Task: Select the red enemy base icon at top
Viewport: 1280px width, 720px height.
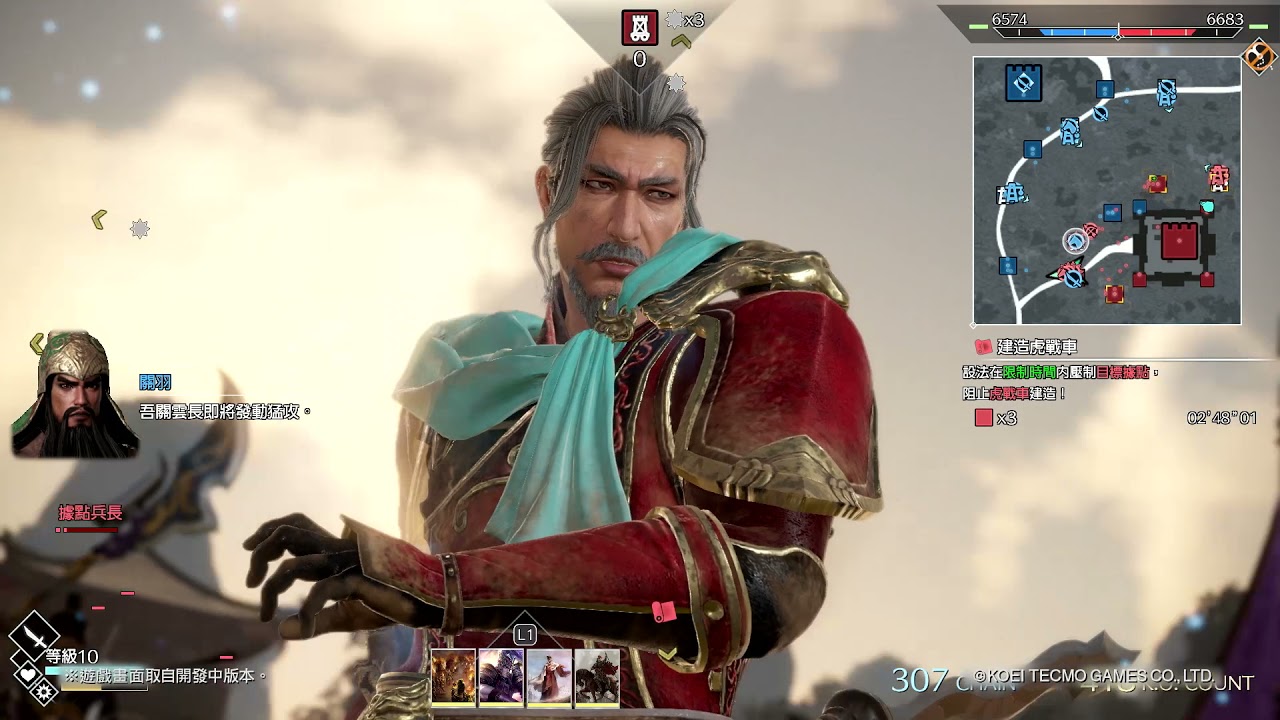Action: point(640,27)
